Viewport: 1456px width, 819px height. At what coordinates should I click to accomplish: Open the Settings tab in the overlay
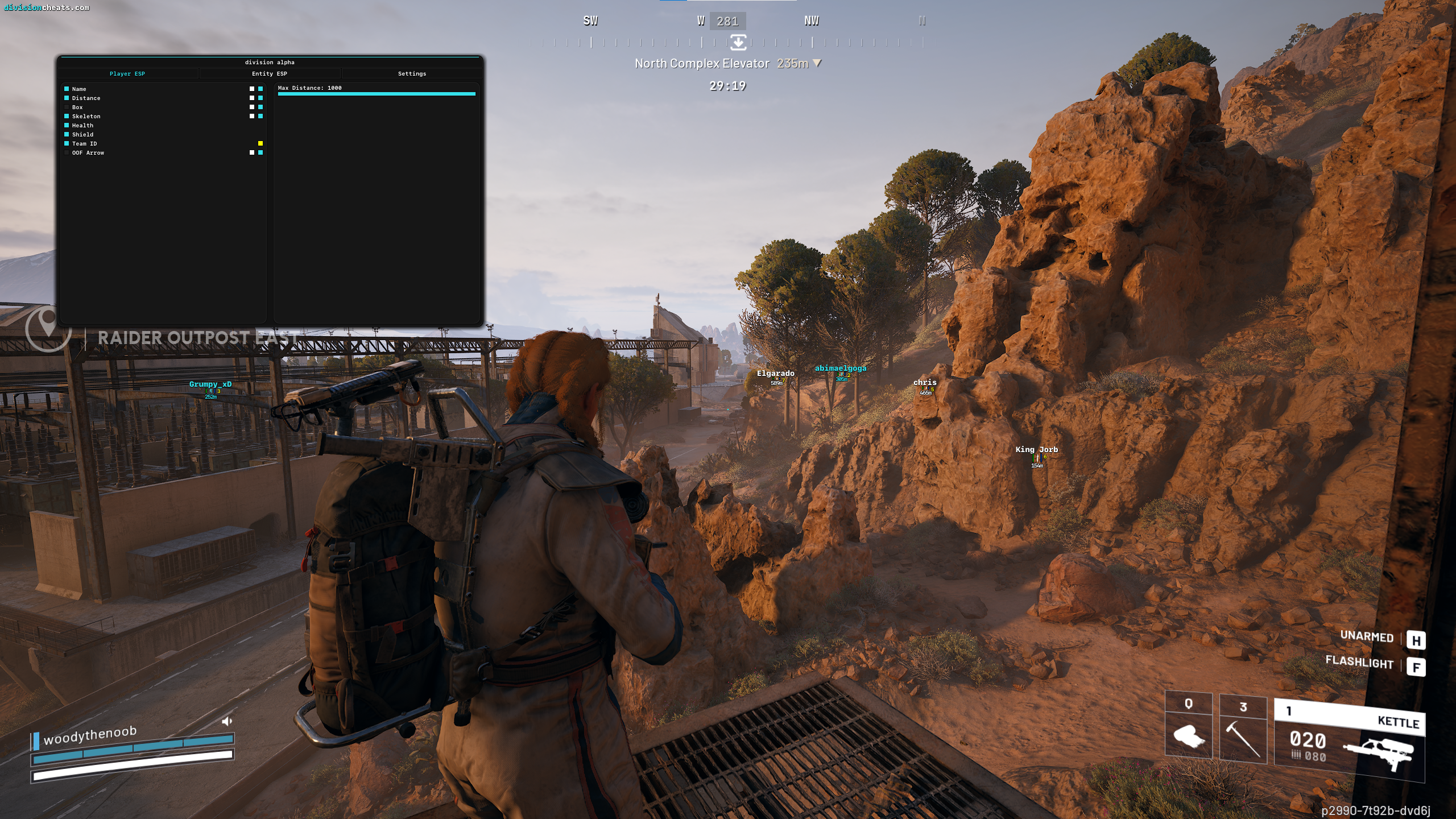tap(412, 74)
